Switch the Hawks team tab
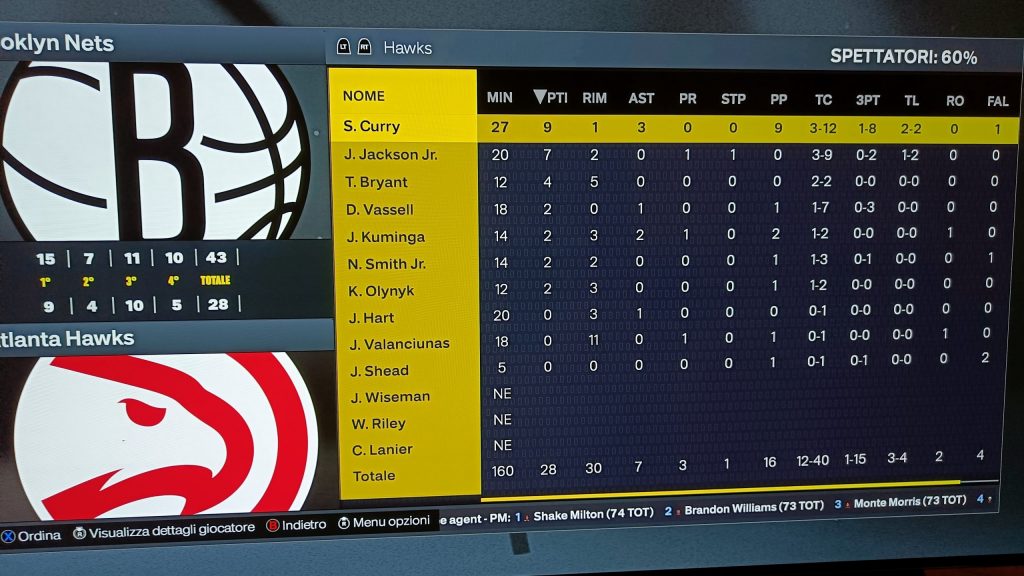This screenshot has width=1024, height=576. tap(407, 47)
